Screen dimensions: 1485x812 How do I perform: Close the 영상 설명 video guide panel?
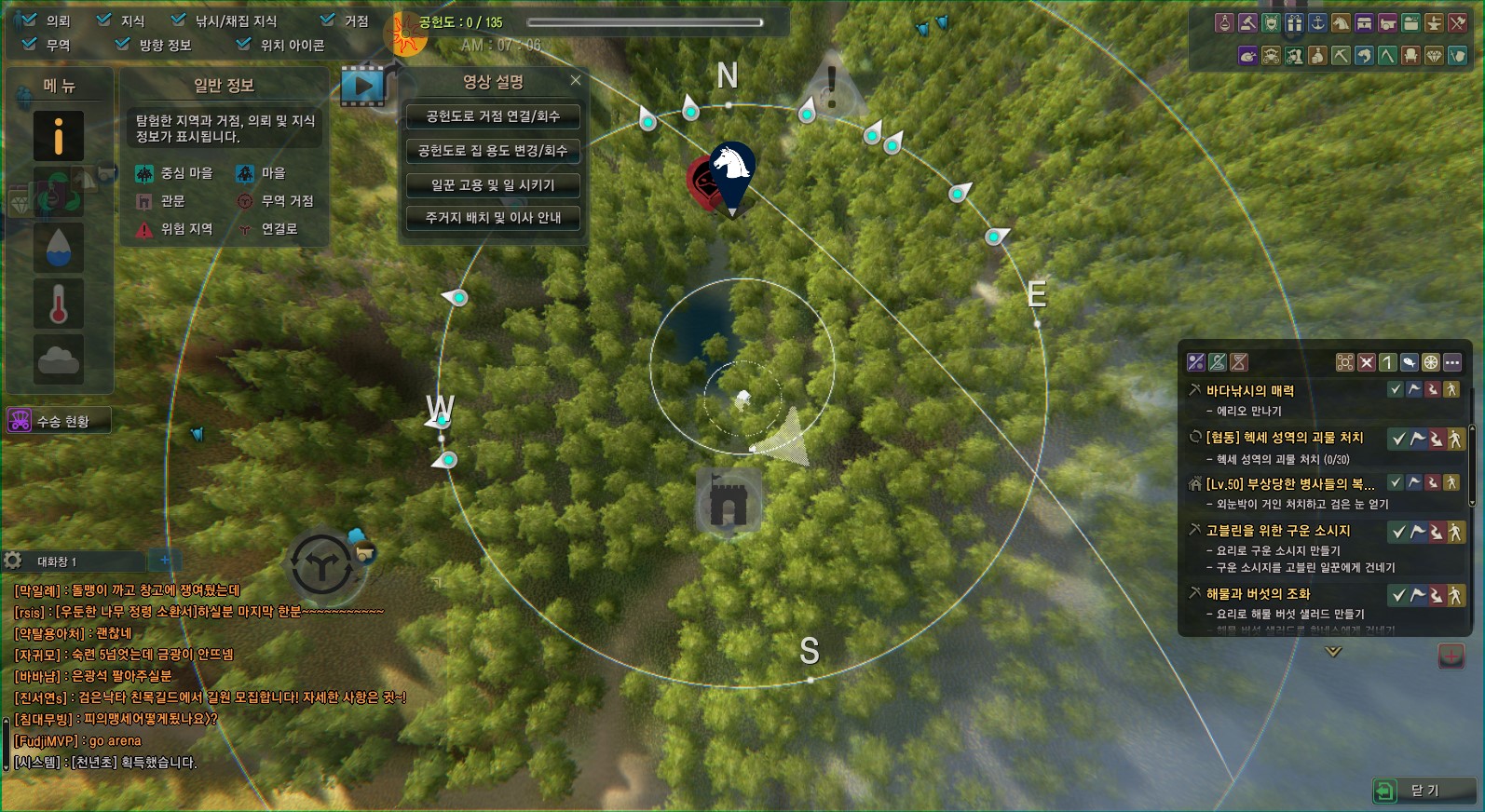(x=576, y=81)
